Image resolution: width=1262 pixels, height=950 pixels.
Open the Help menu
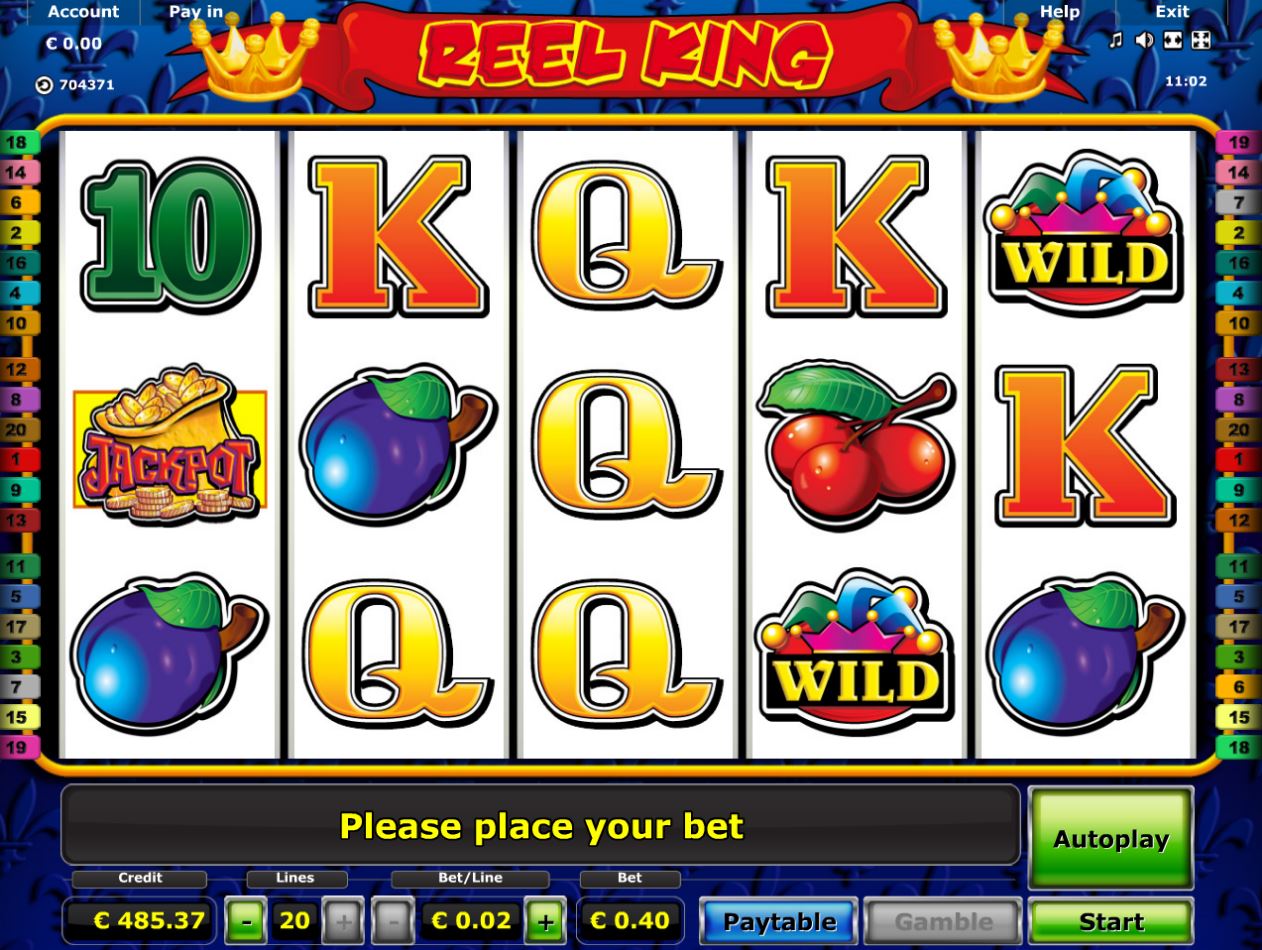[x=1059, y=12]
